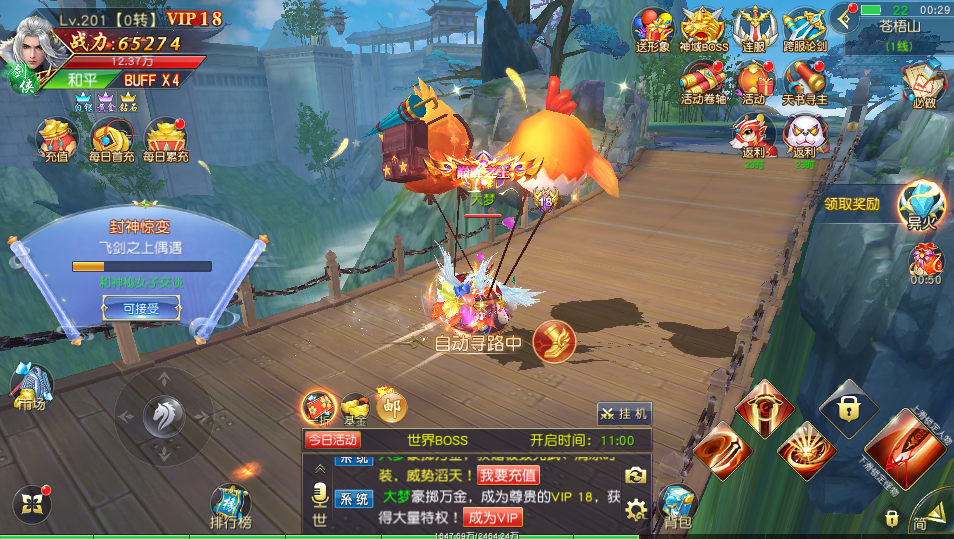Click the 我要充值 button in chat
The image size is (954, 539).
(508, 475)
